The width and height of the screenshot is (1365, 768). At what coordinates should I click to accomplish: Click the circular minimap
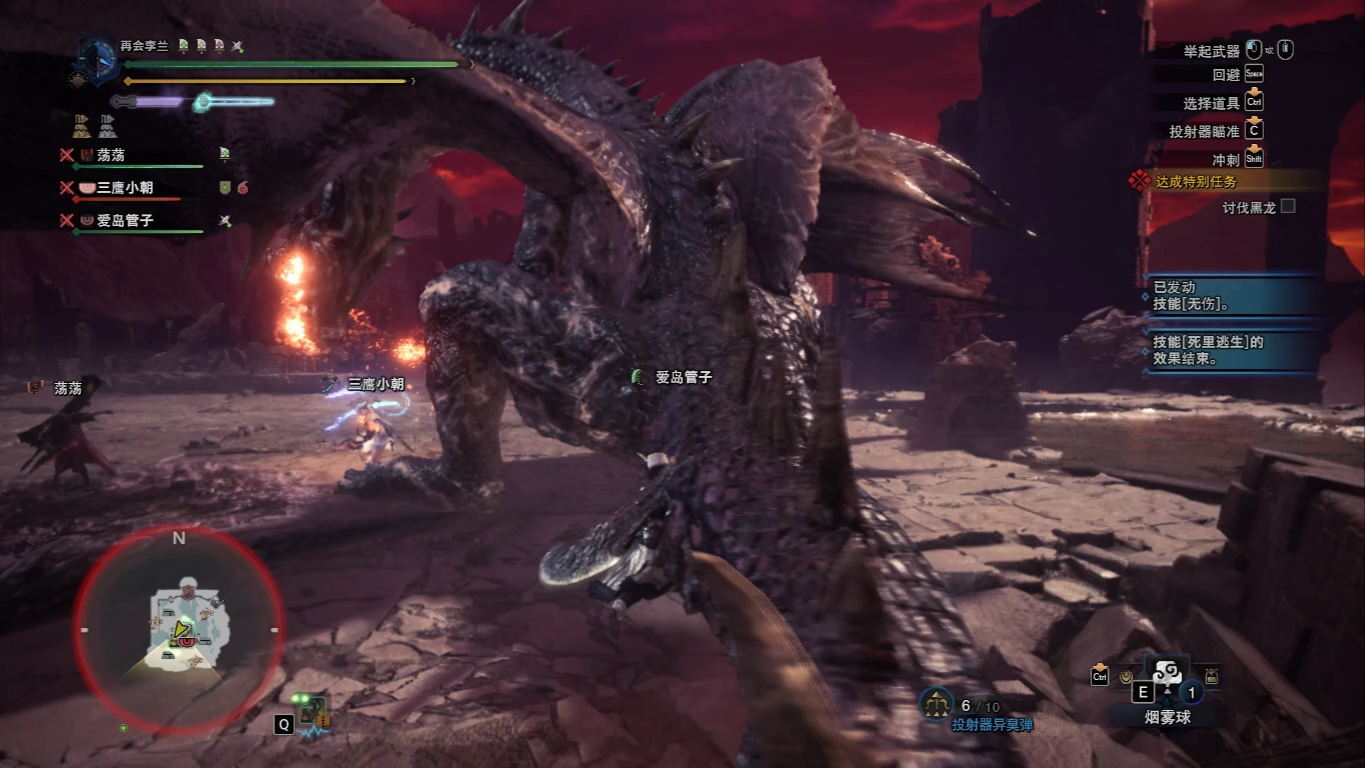tap(178, 628)
